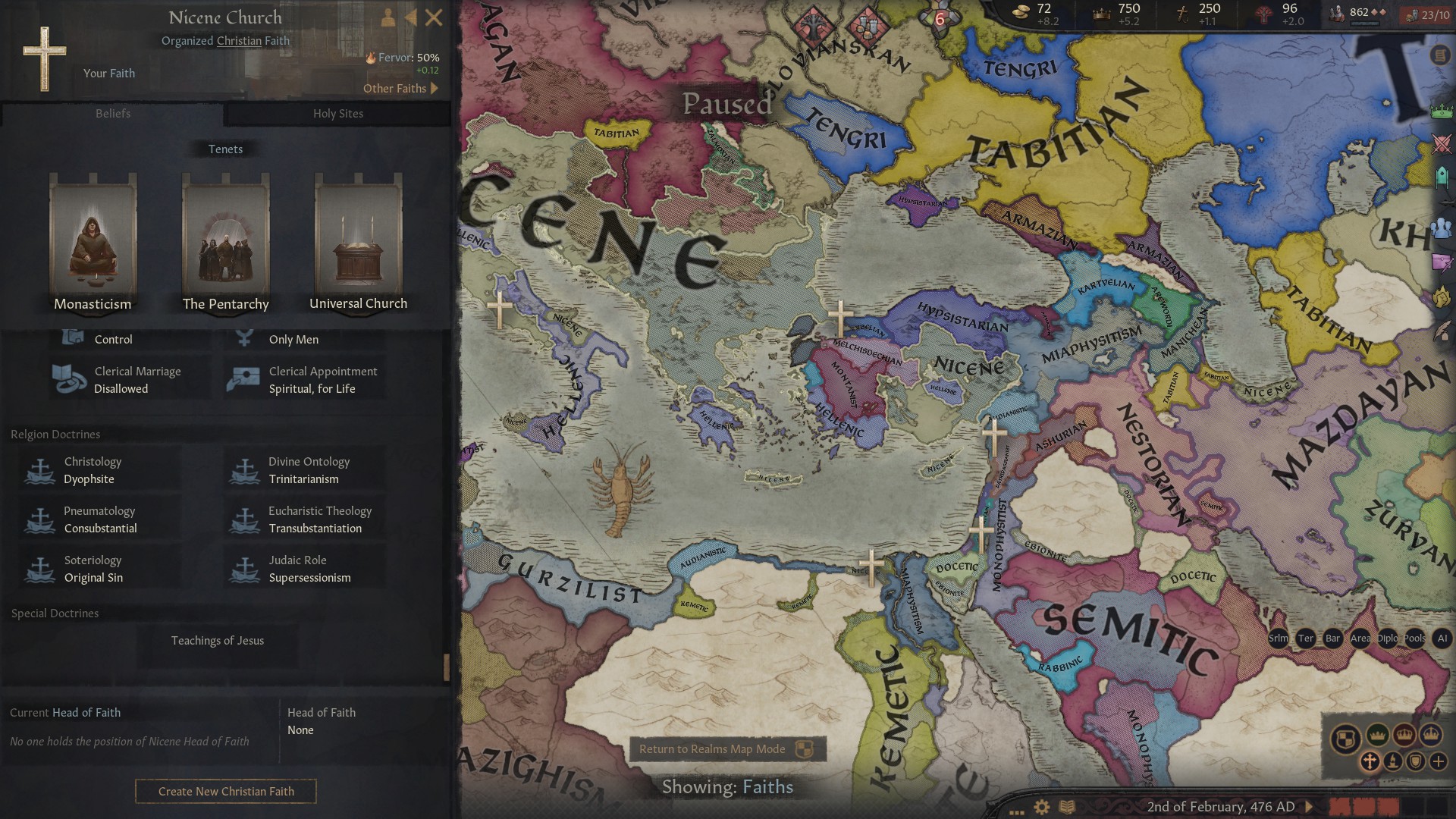Switch to Empires map mode blue crown icon
Image resolution: width=1456 pixels, height=819 pixels.
pyautogui.click(x=1431, y=735)
